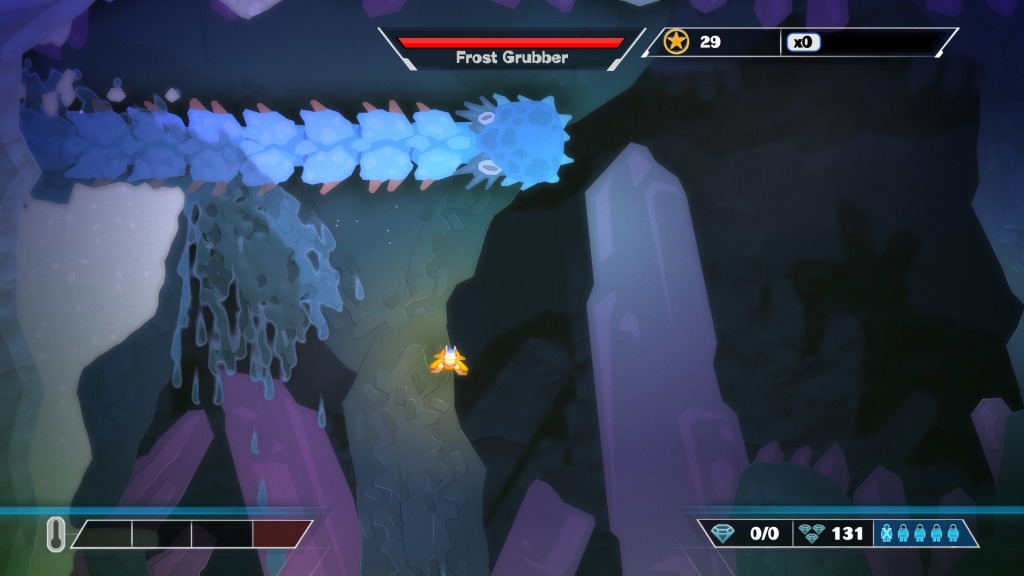Click the stacked gems icon beside 131
Image resolution: width=1024 pixels, height=576 pixels.
(811, 533)
